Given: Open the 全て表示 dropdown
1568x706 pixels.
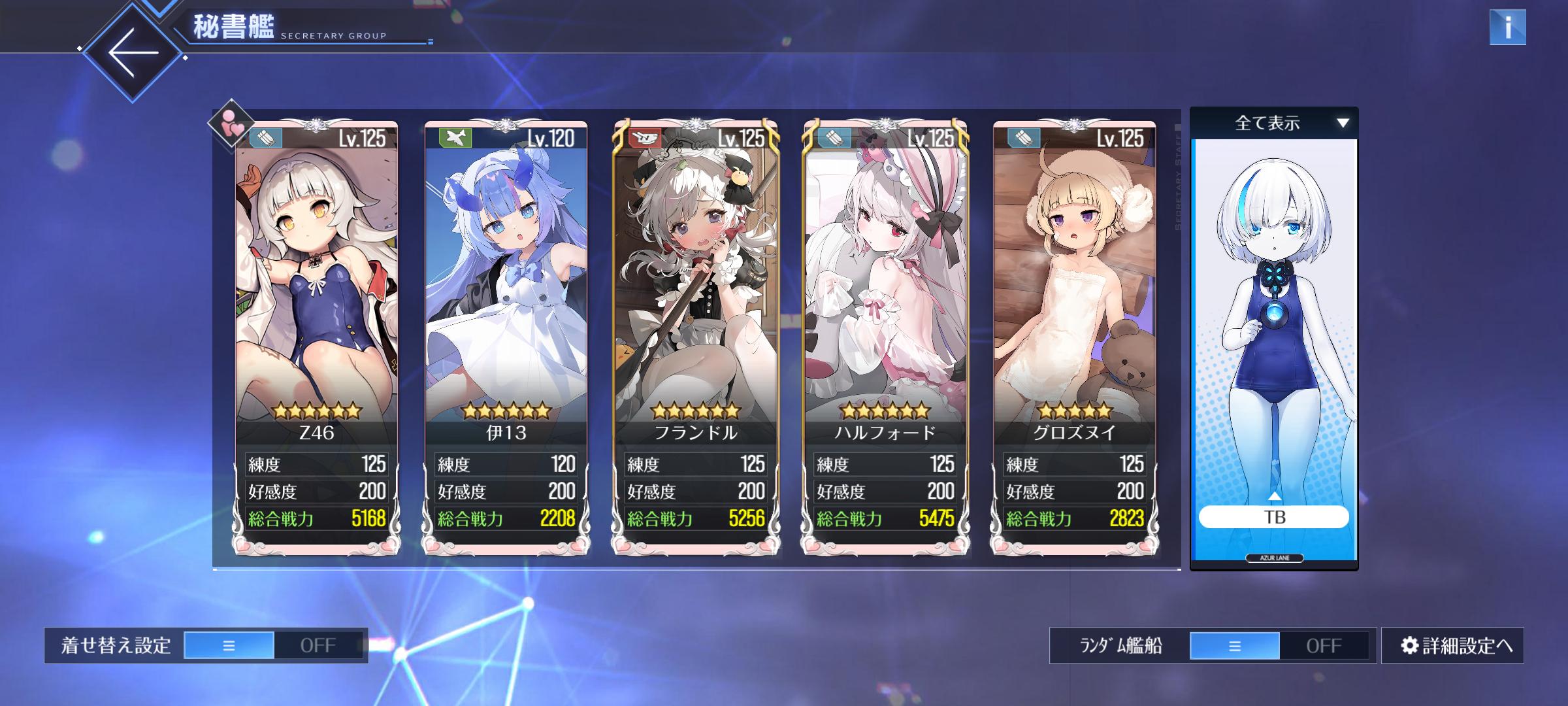Looking at the screenshot, I should [1273, 123].
